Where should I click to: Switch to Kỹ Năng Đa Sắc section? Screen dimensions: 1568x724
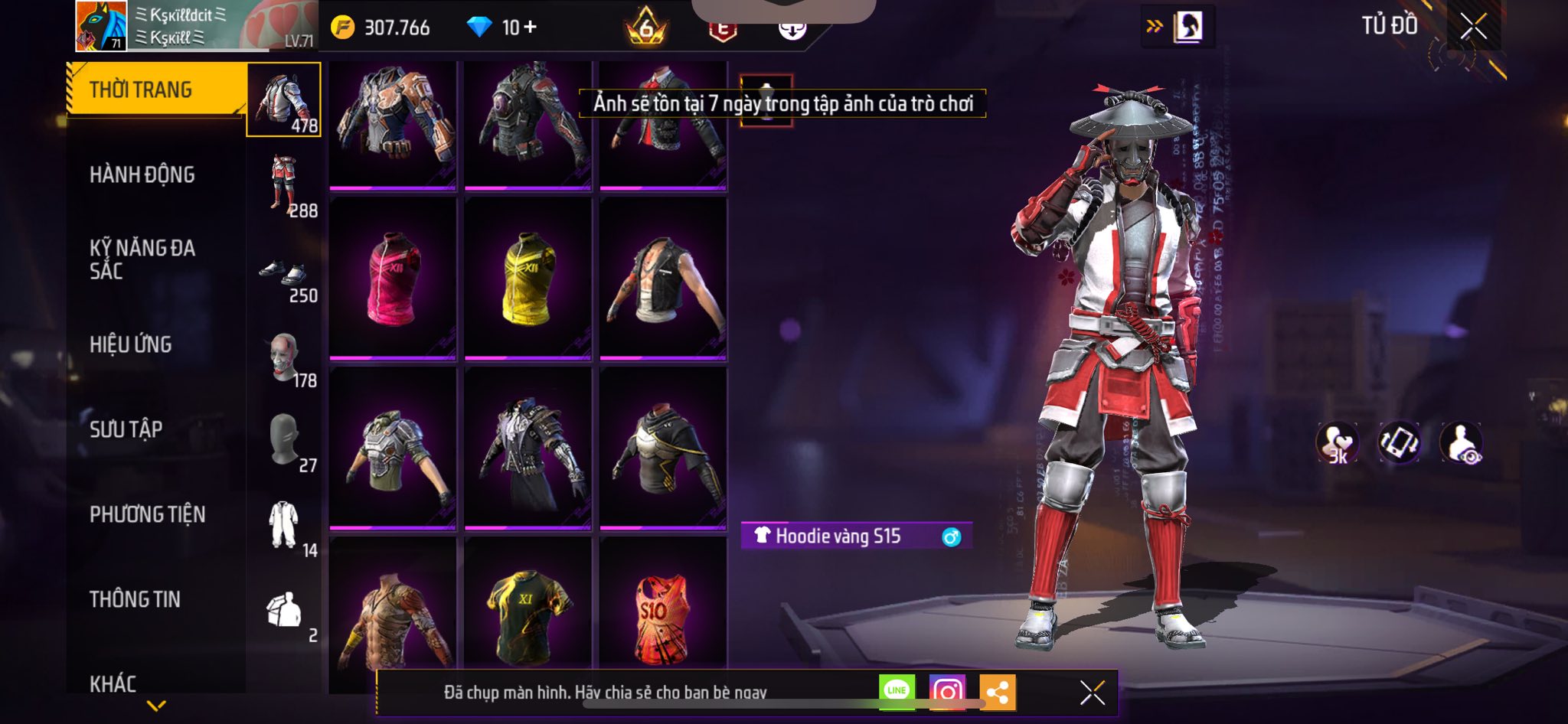142,259
